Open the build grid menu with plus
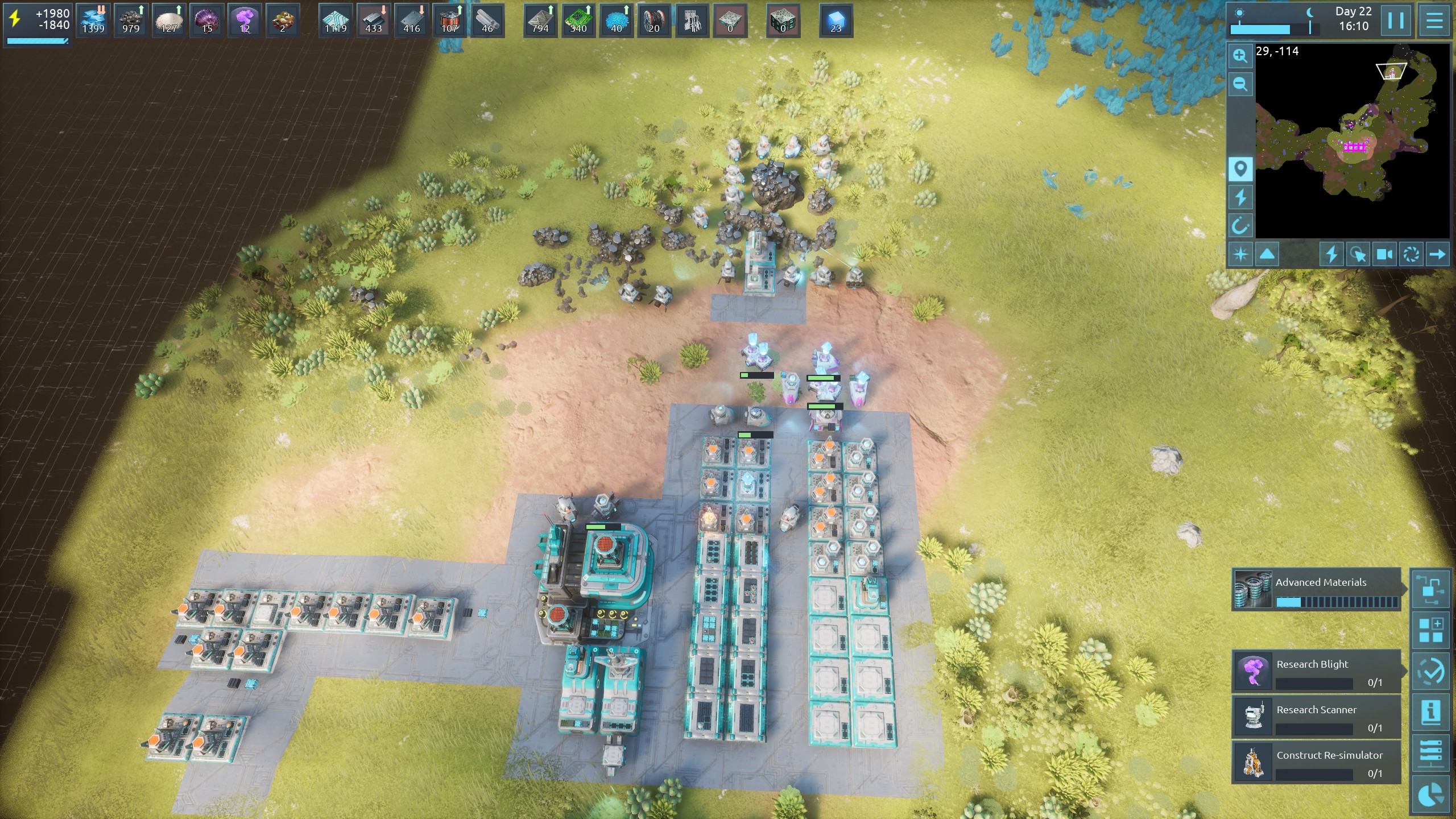 [x=1431, y=630]
